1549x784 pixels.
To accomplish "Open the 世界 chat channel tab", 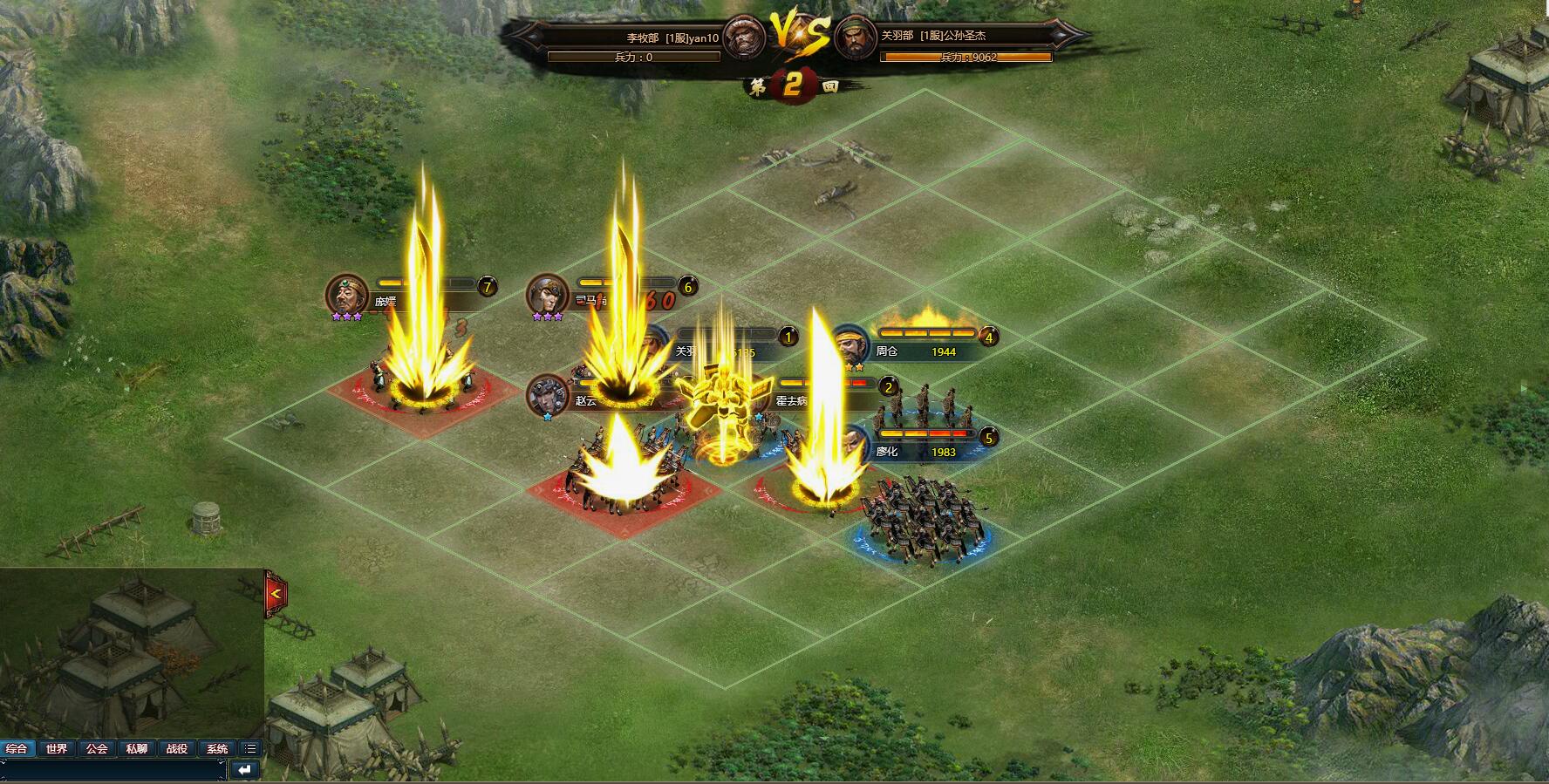I will click(x=57, y=748).
